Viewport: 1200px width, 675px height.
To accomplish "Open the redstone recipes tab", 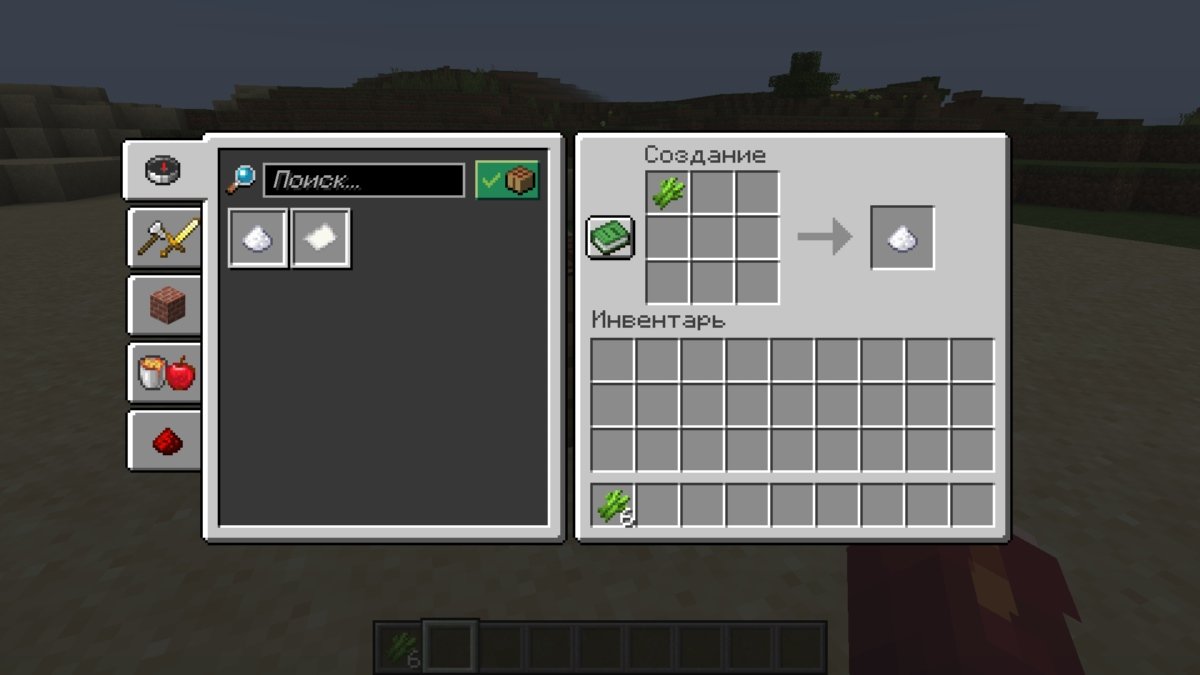I will pyautogui.click(x=166, y=440).
